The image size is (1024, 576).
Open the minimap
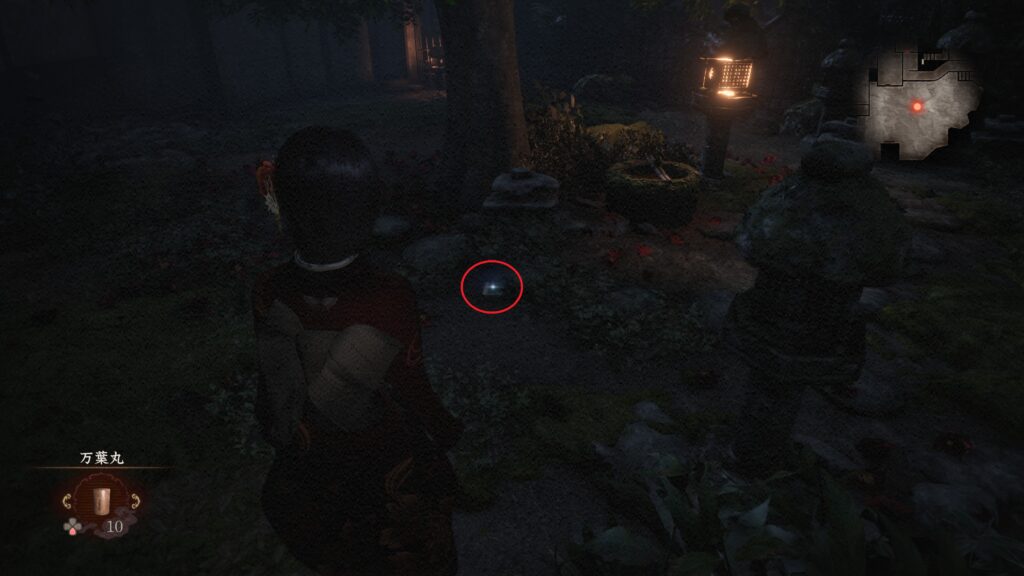point(919,105)
